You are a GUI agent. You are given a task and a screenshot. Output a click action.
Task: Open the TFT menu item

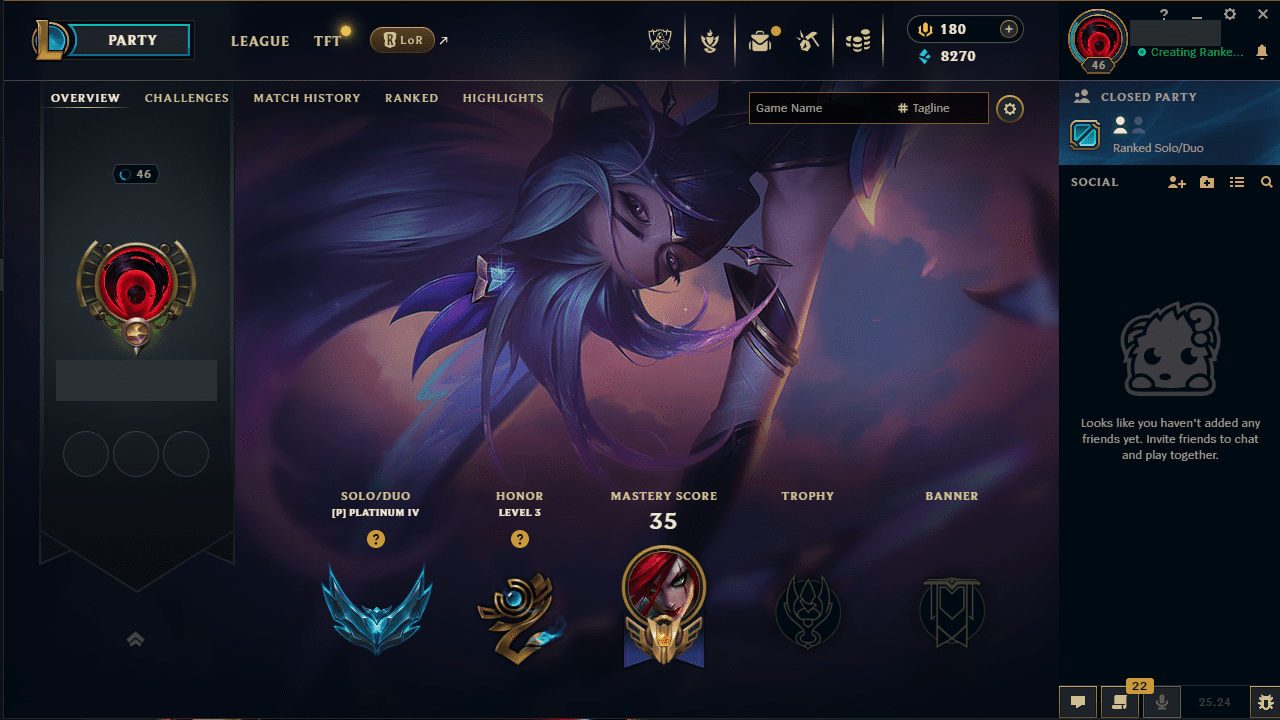pyautogui.click(x=327, y=41)
